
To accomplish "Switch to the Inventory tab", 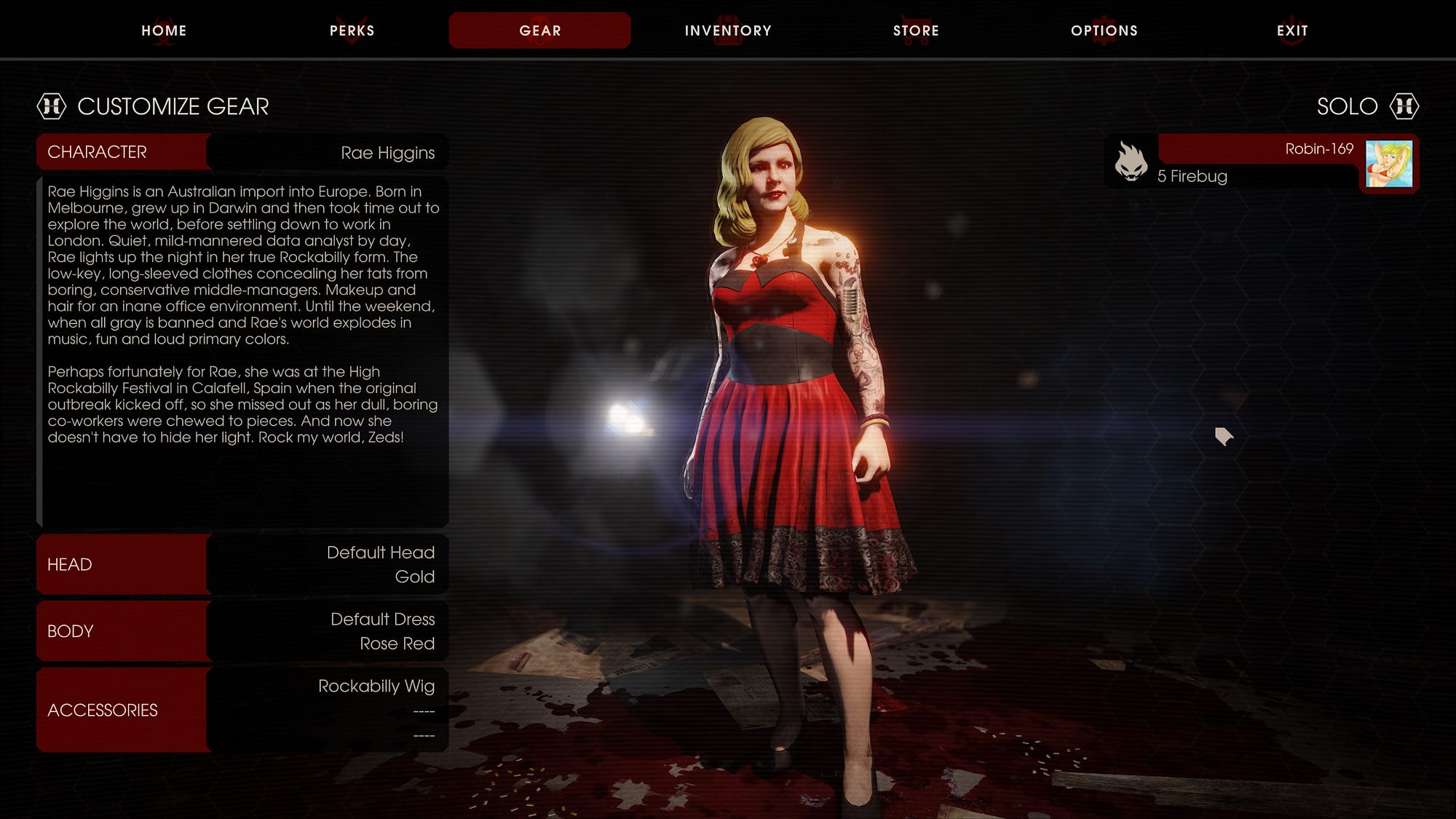I will coord(728,31).
